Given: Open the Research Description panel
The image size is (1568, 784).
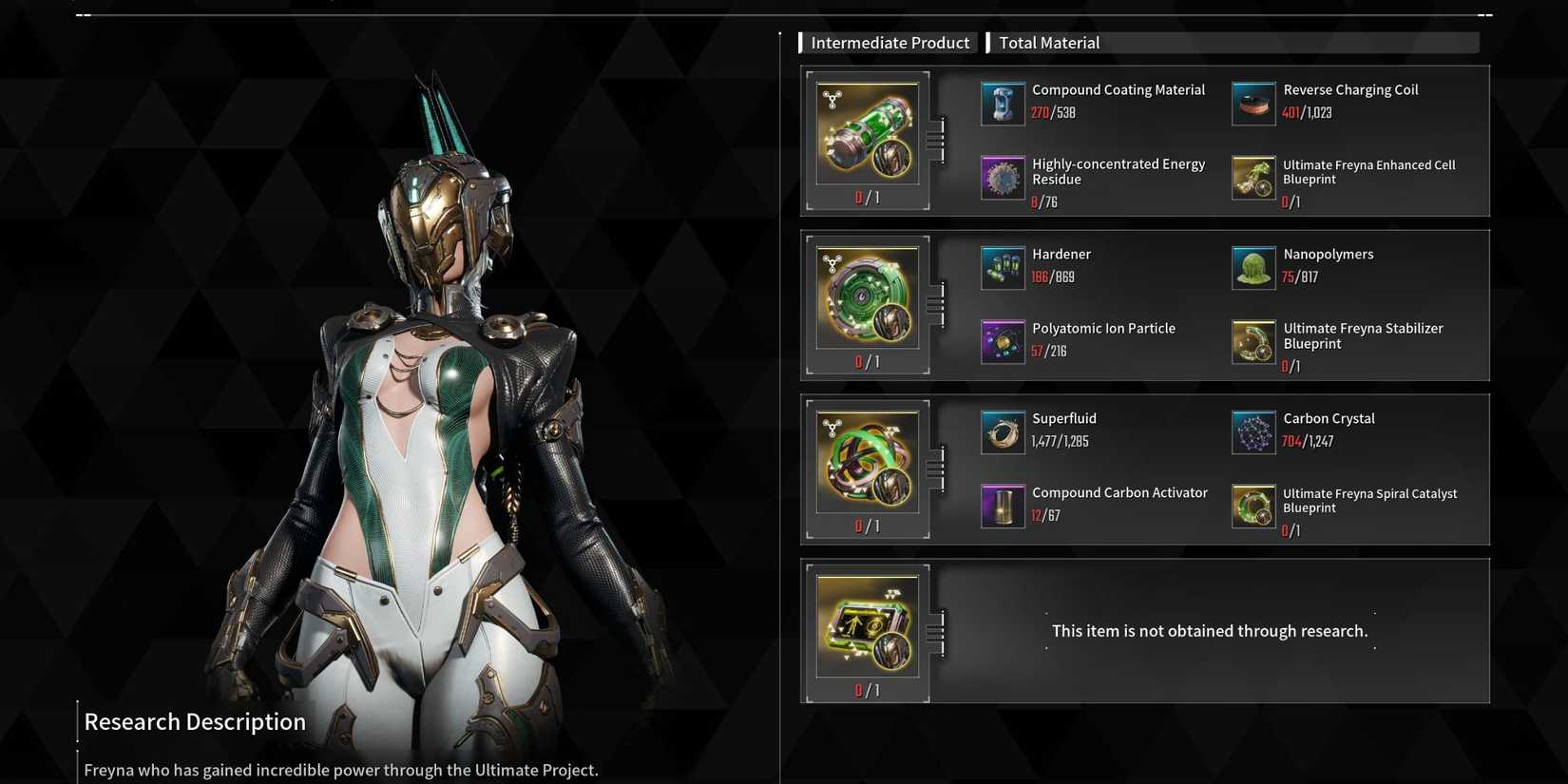Looking at the screenshot, I should point(195,721).
